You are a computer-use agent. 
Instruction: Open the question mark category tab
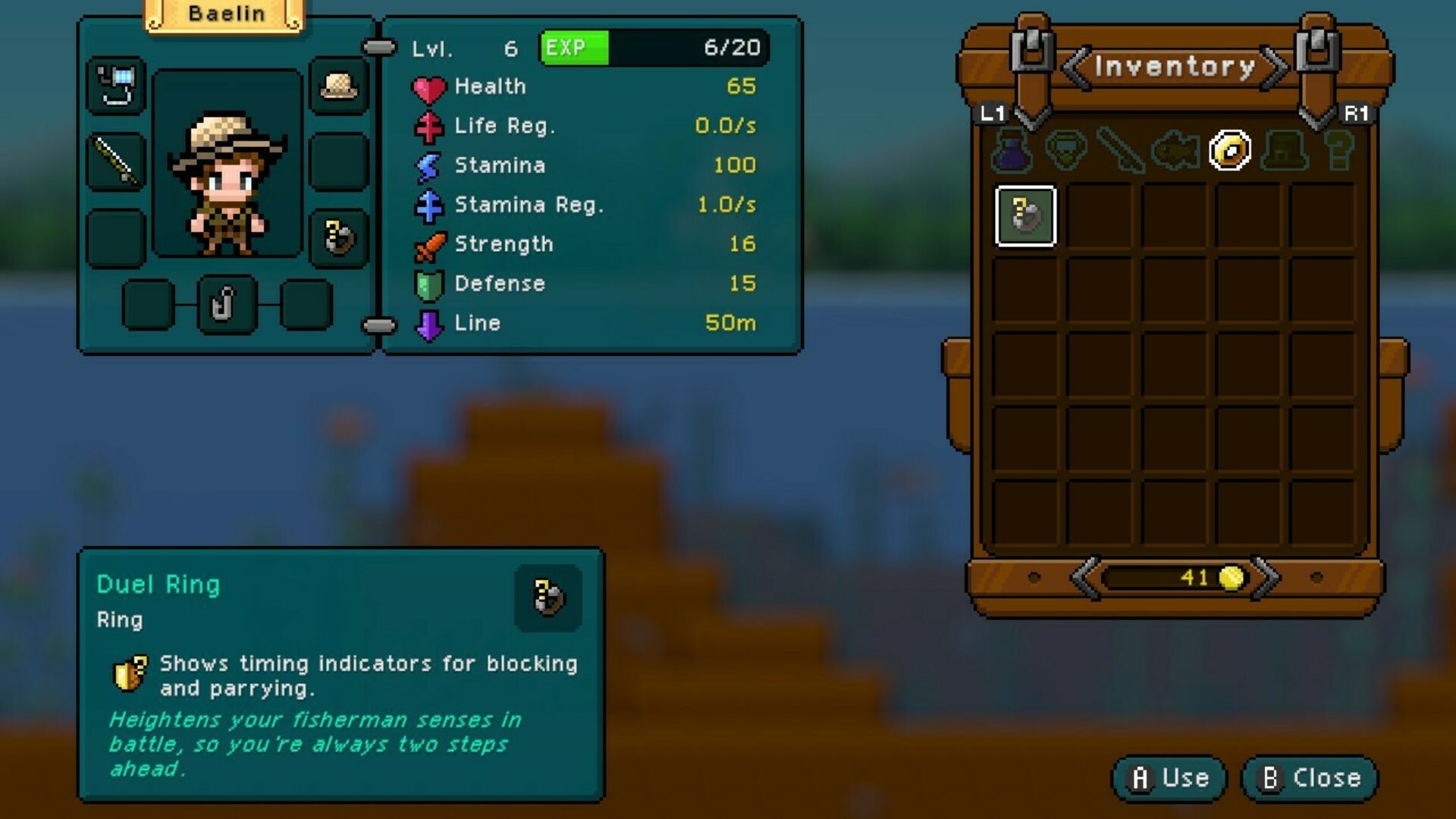1338,150
